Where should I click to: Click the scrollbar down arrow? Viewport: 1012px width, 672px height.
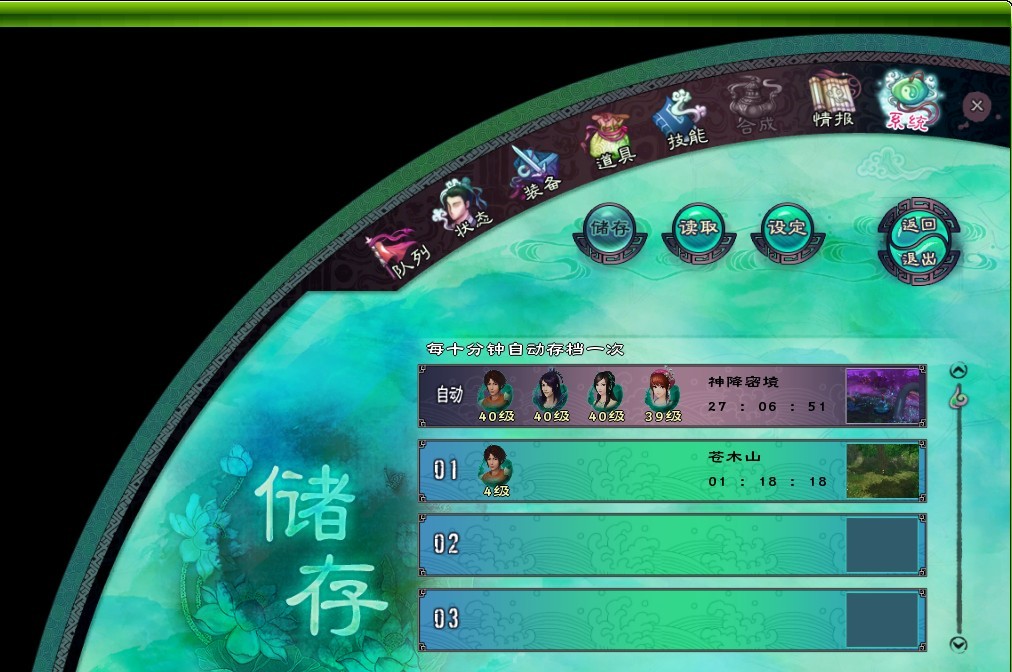coord(958,644)
